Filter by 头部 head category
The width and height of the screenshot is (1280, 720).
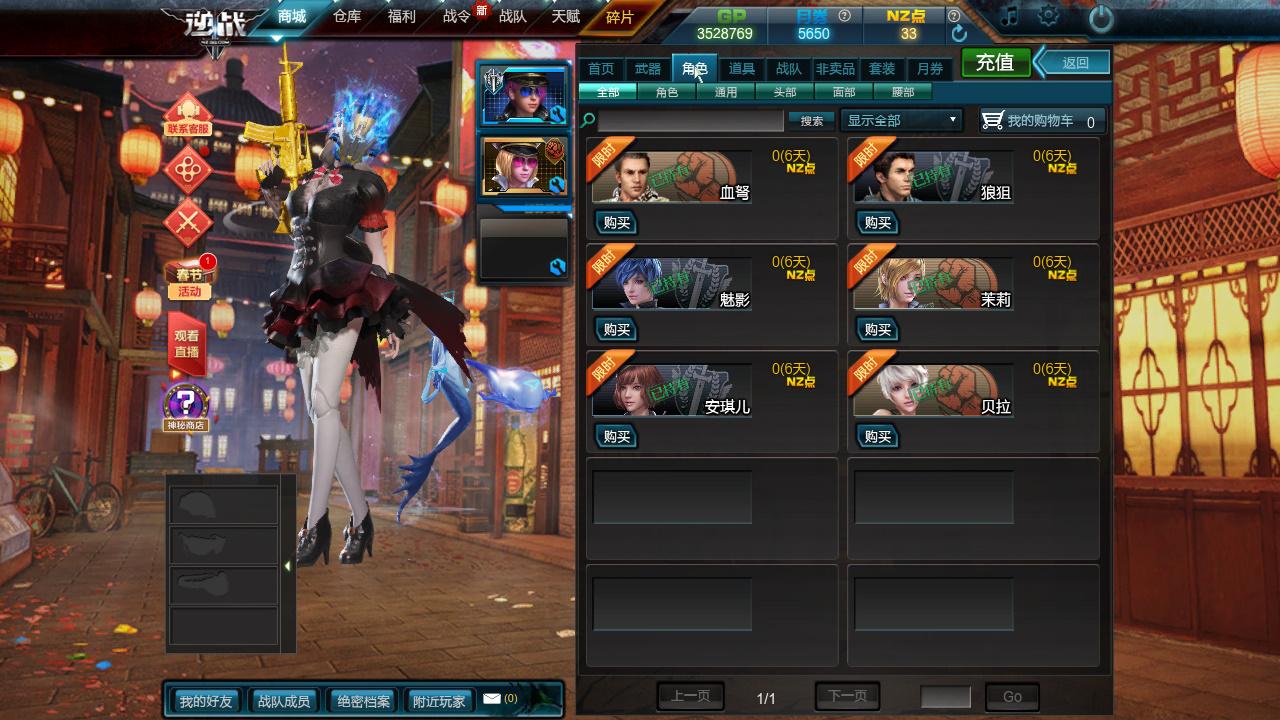(785, 92)
